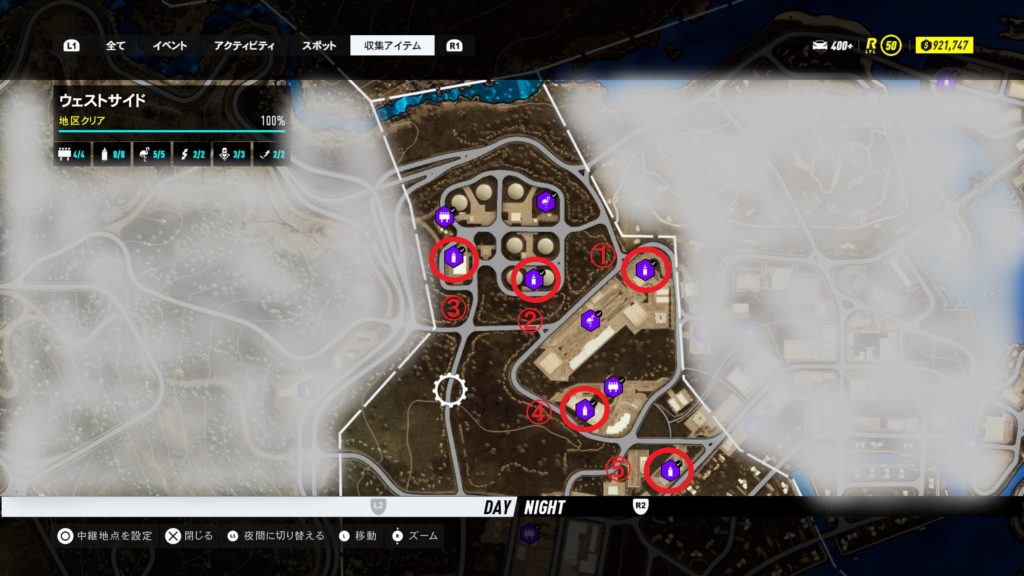
Task: Show the スポット tab
Action: click(x=319, y=46)
